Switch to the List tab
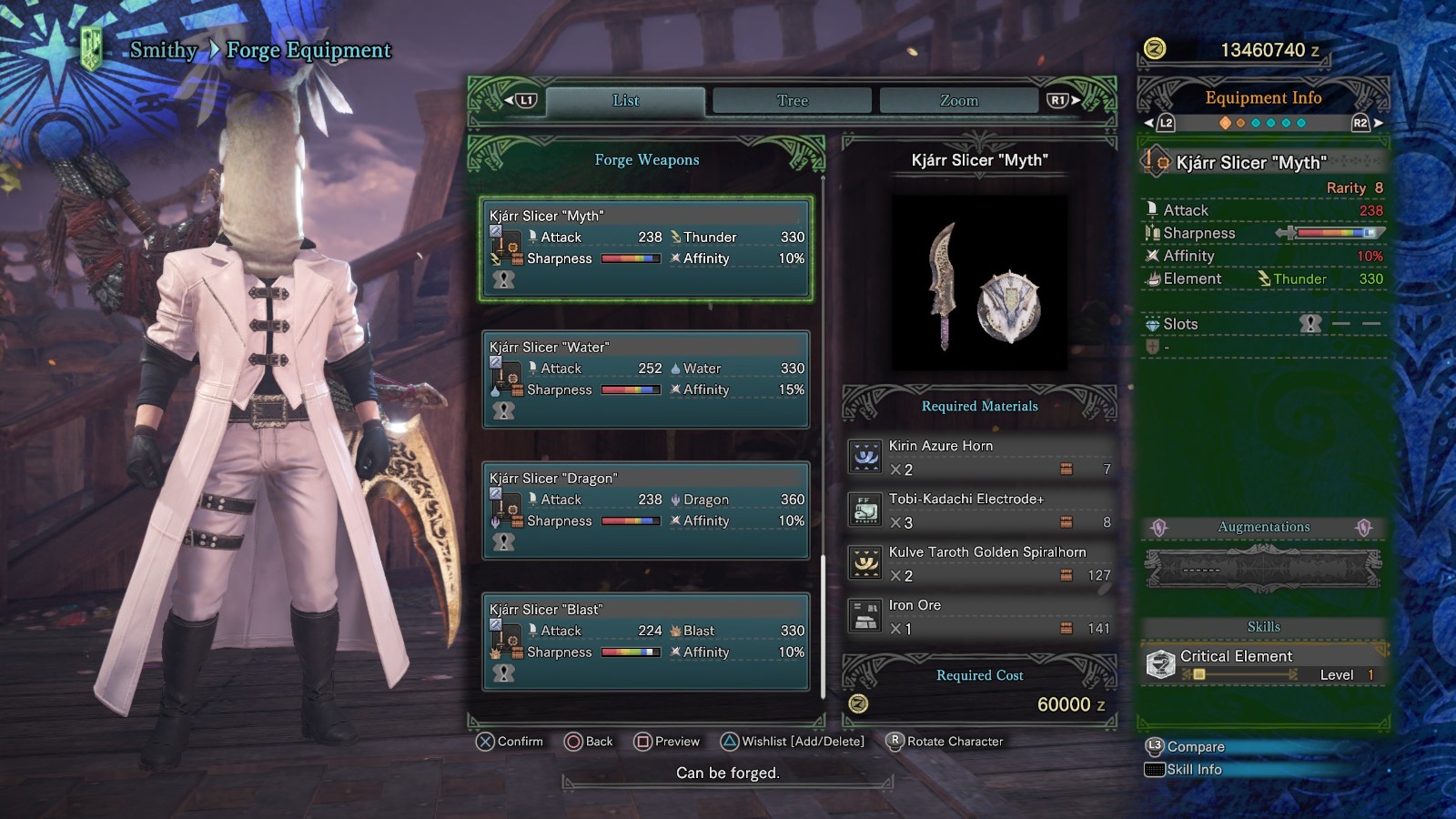1456x819 pixels. coord(625,101)
